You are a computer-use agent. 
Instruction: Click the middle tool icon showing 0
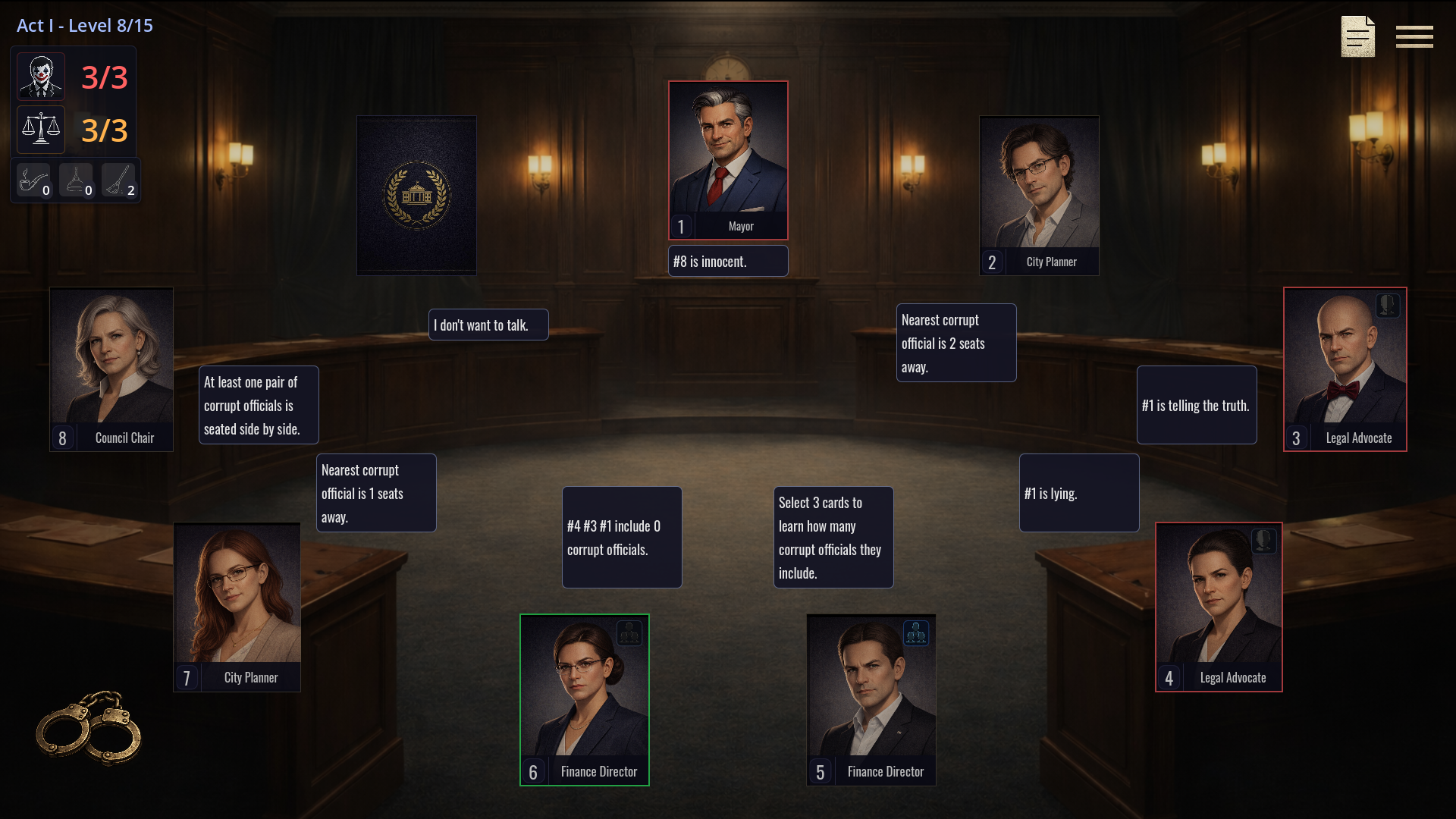[76, 181]
